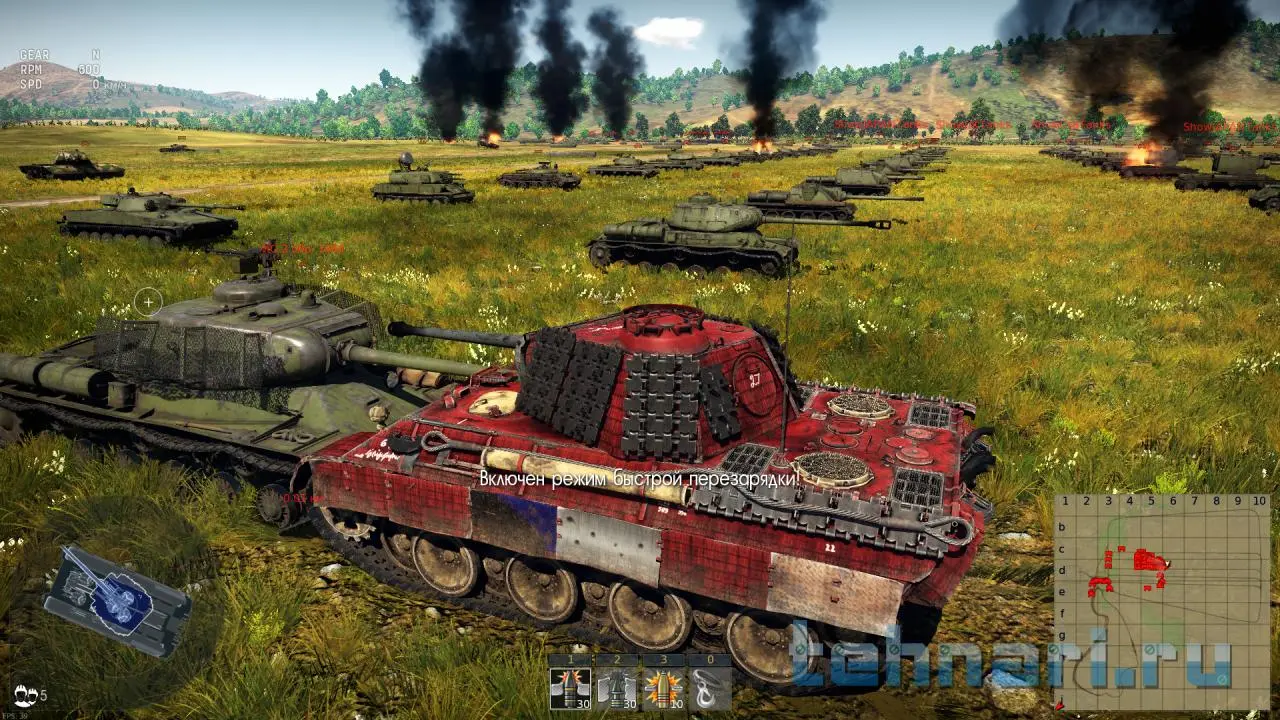This screenshot has width=1280, height=720.
Task: Activate the tow hook in slot 0
Action: (709, 688)
